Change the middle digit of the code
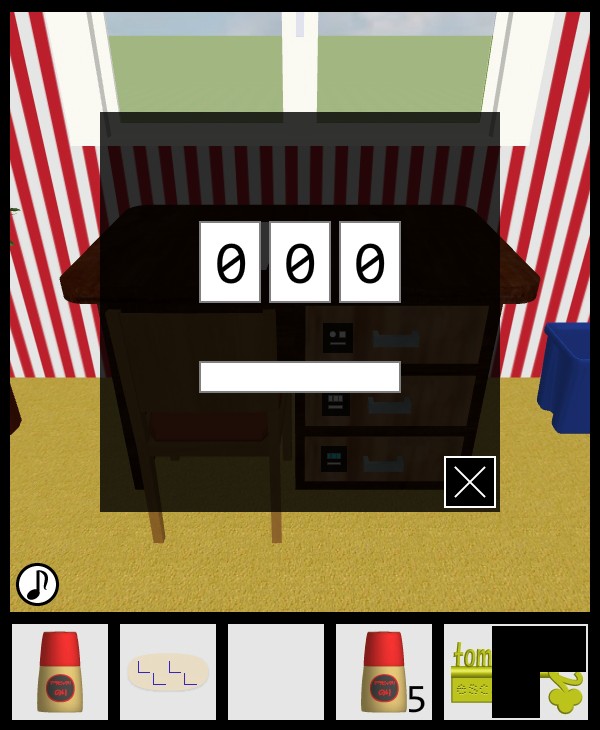Image resolution: width=600 pixels, height=730 pixels. (x=300, y=262)
